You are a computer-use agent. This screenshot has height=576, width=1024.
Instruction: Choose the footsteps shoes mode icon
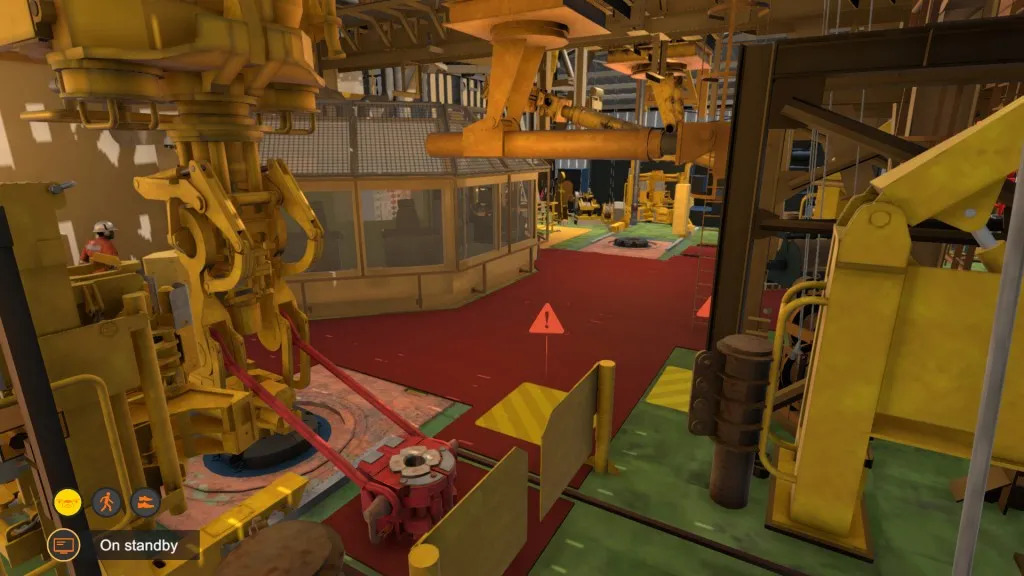145,500
